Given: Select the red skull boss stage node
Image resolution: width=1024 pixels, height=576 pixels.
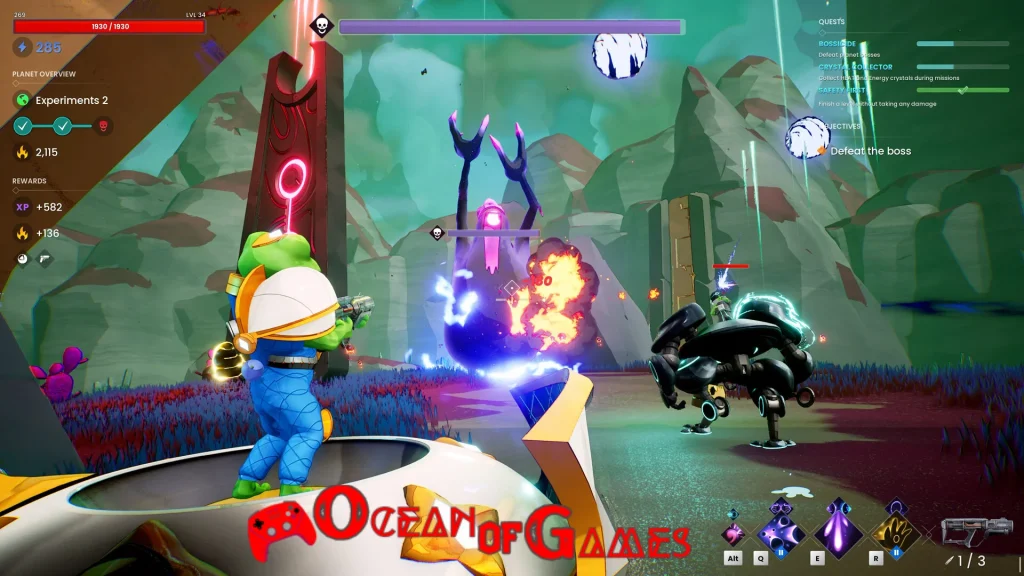Looking at the screenshot, I should (102, 126).
